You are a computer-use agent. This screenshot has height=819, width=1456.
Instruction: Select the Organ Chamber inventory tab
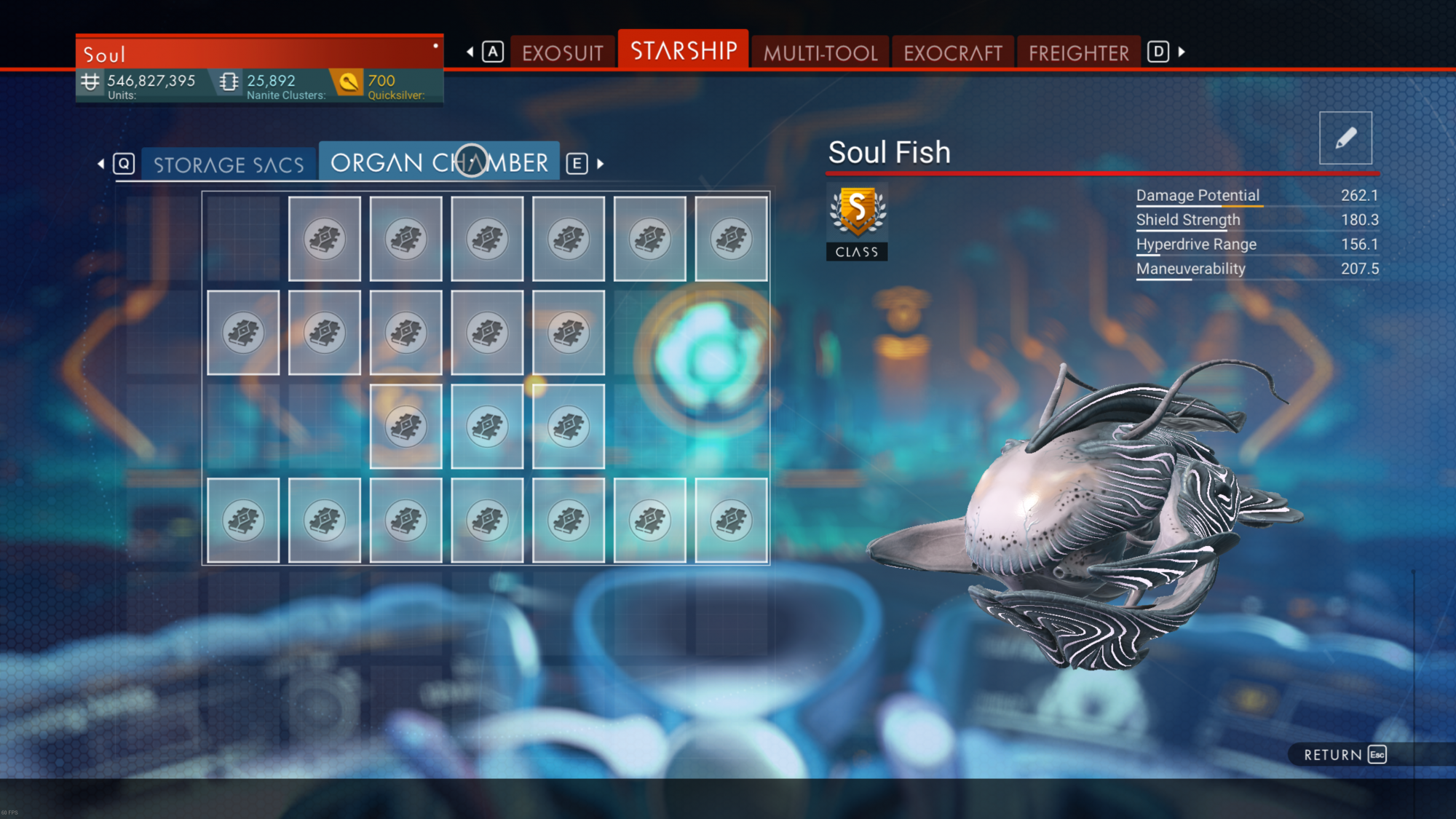tap(439, 162)
